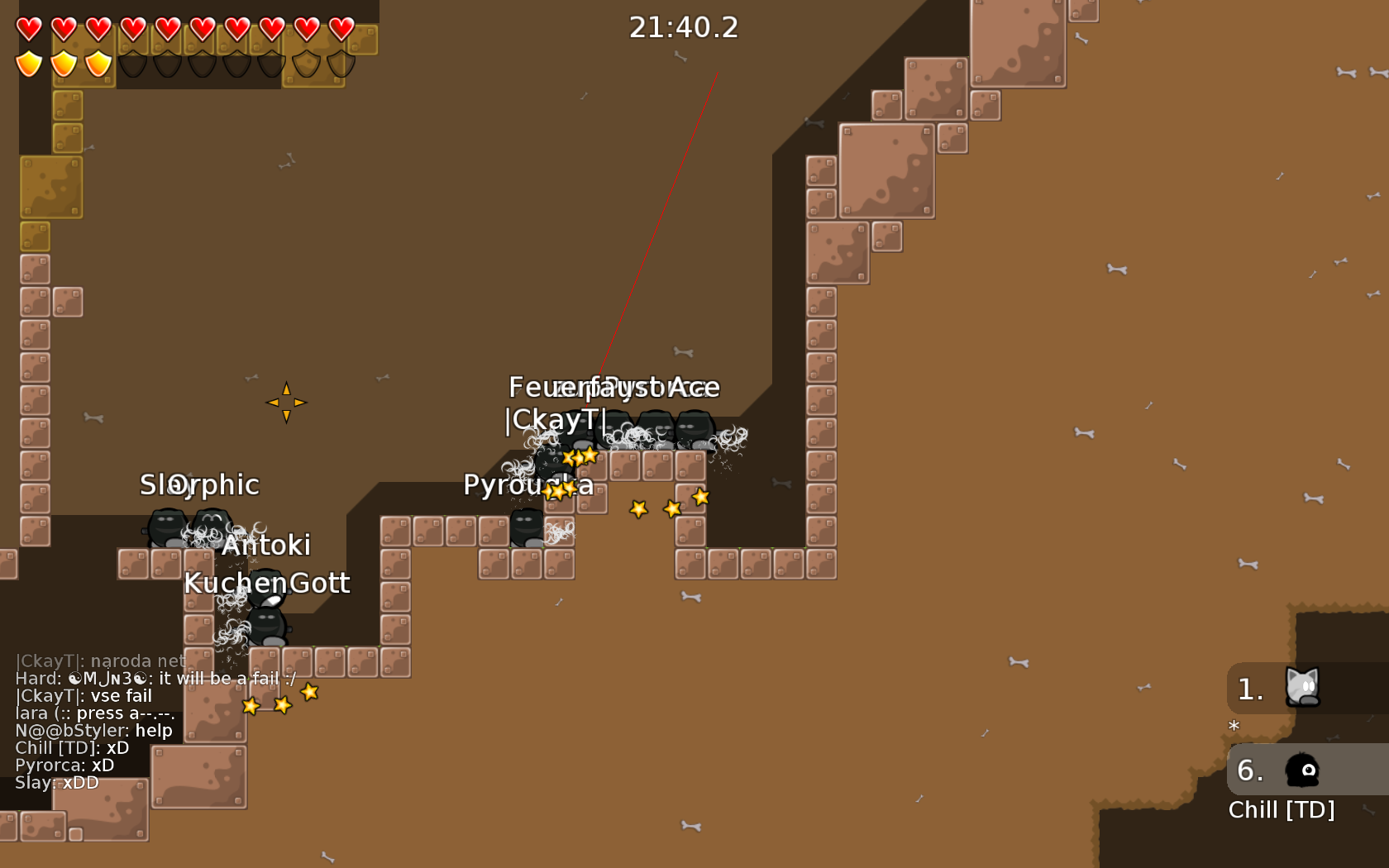Click the SlOrphic player label
Viewport: 1389px width, 868px height.
(x=199, y=485)
